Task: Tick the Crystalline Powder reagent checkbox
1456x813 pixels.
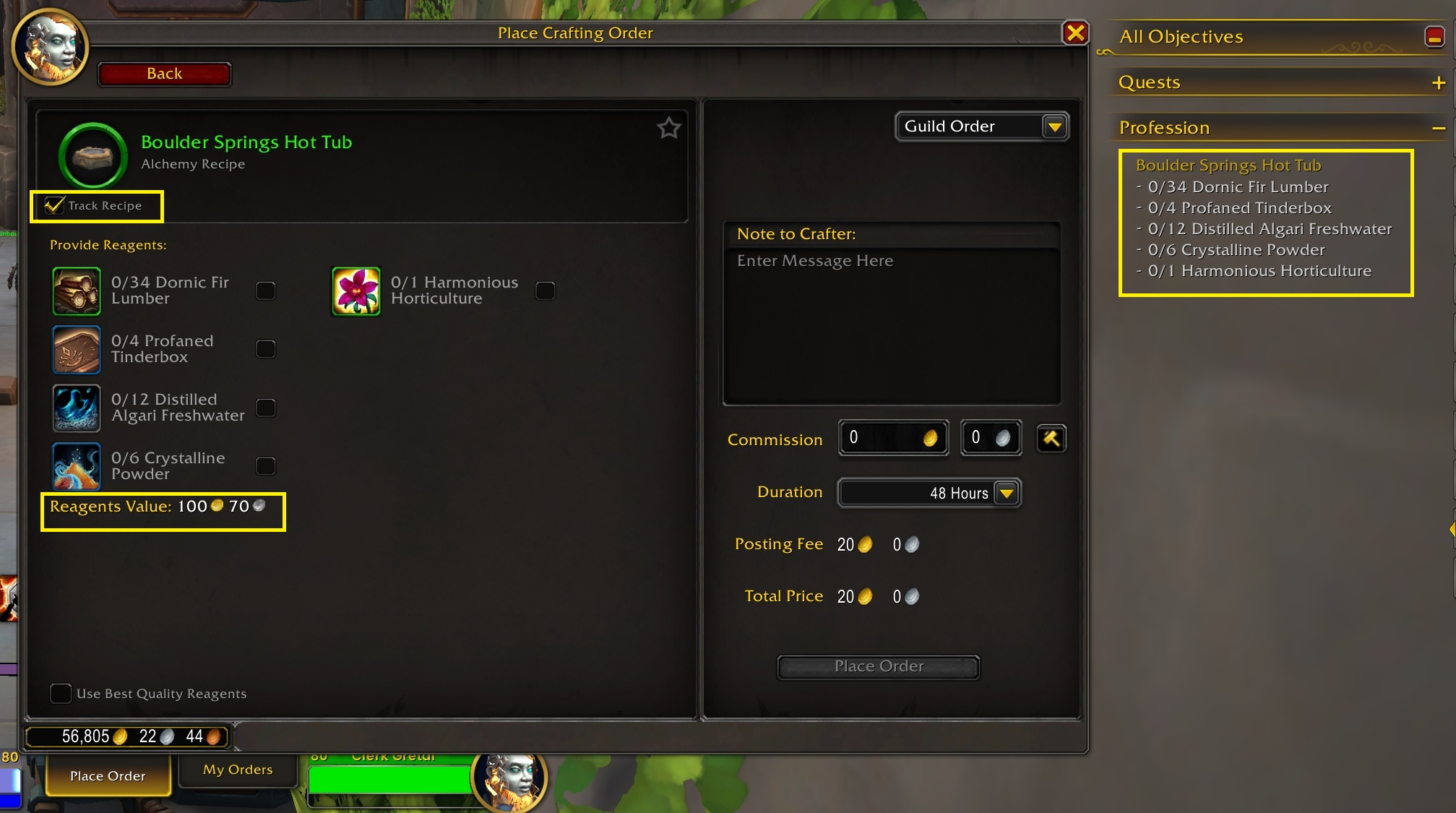Action: [266, 466]
